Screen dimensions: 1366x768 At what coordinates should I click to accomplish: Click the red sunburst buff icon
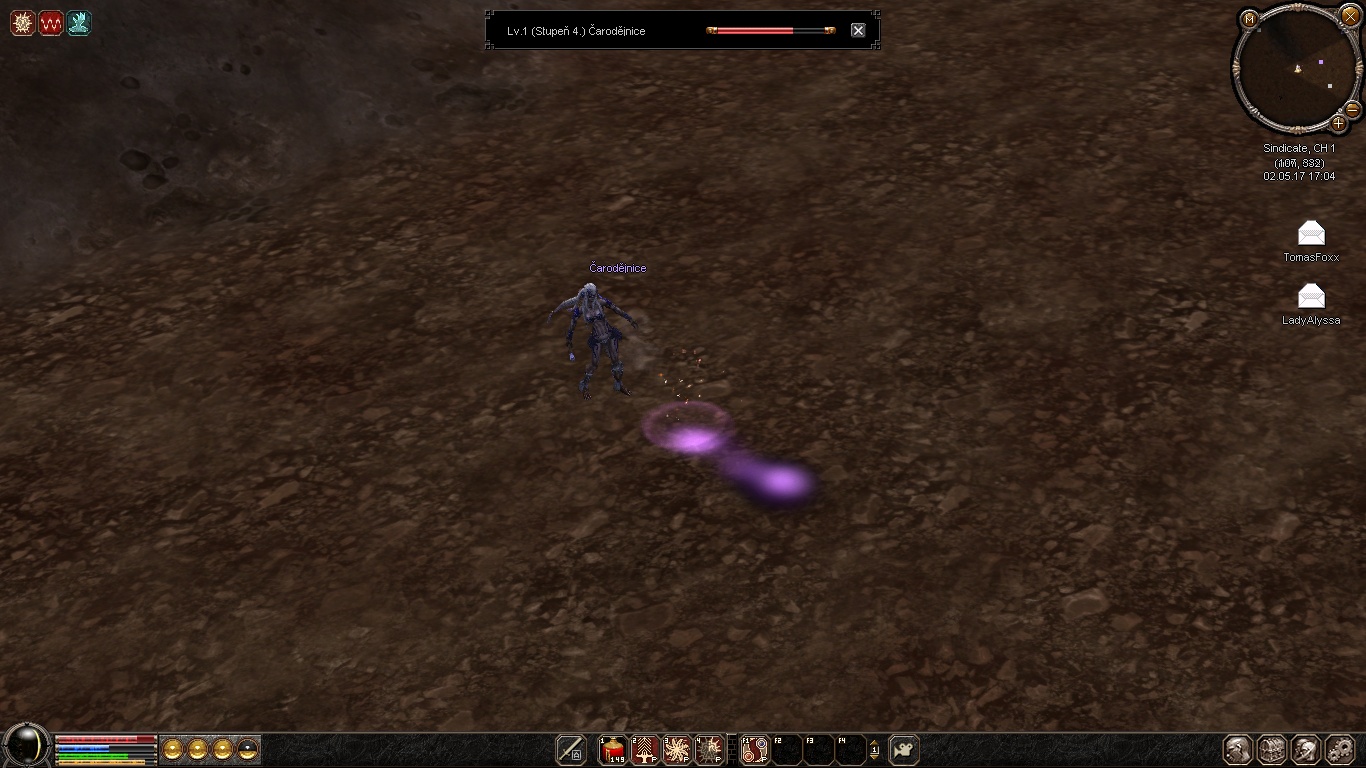tap(22, 23)
